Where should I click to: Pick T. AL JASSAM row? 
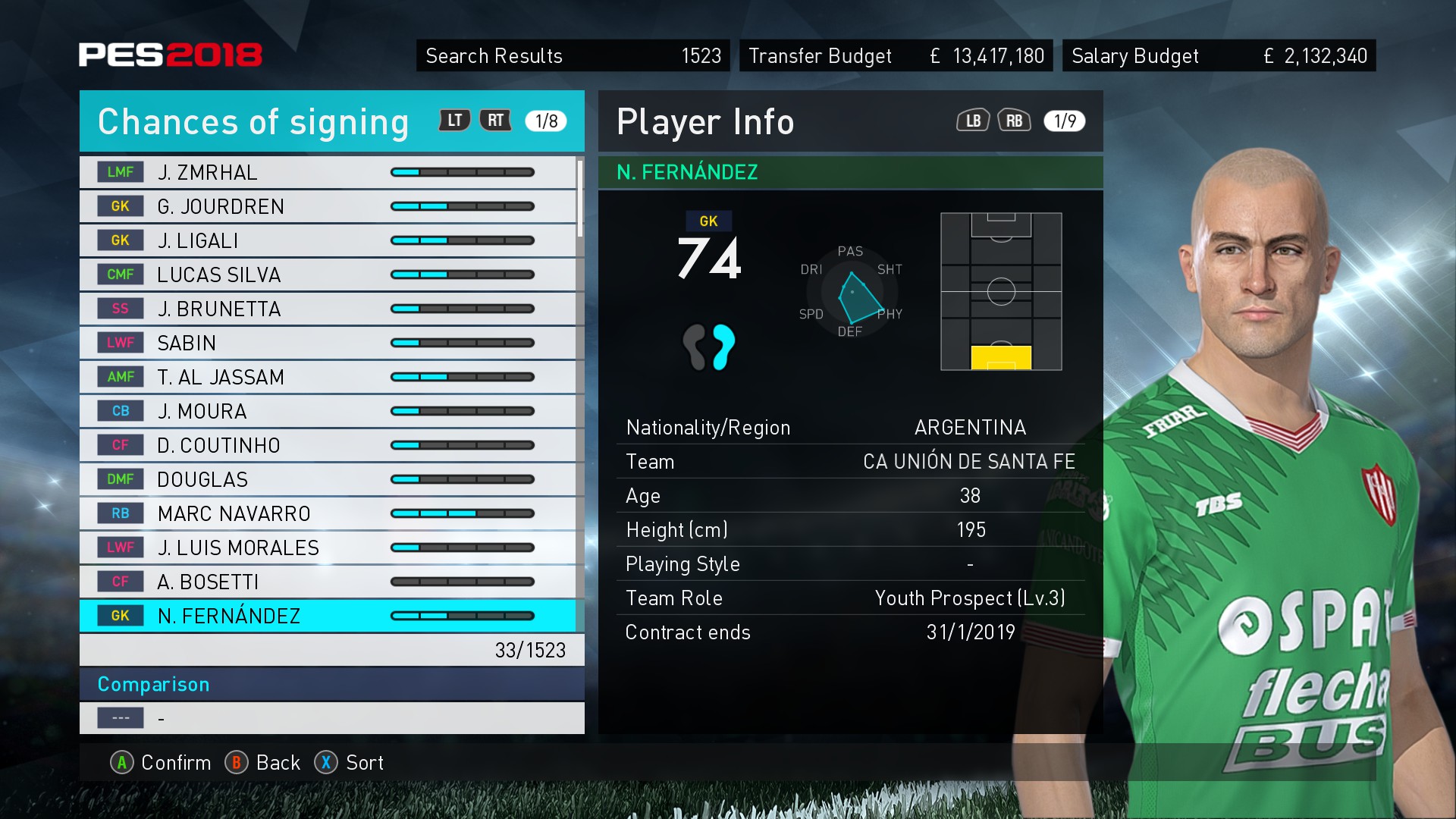tap(328, 377)
